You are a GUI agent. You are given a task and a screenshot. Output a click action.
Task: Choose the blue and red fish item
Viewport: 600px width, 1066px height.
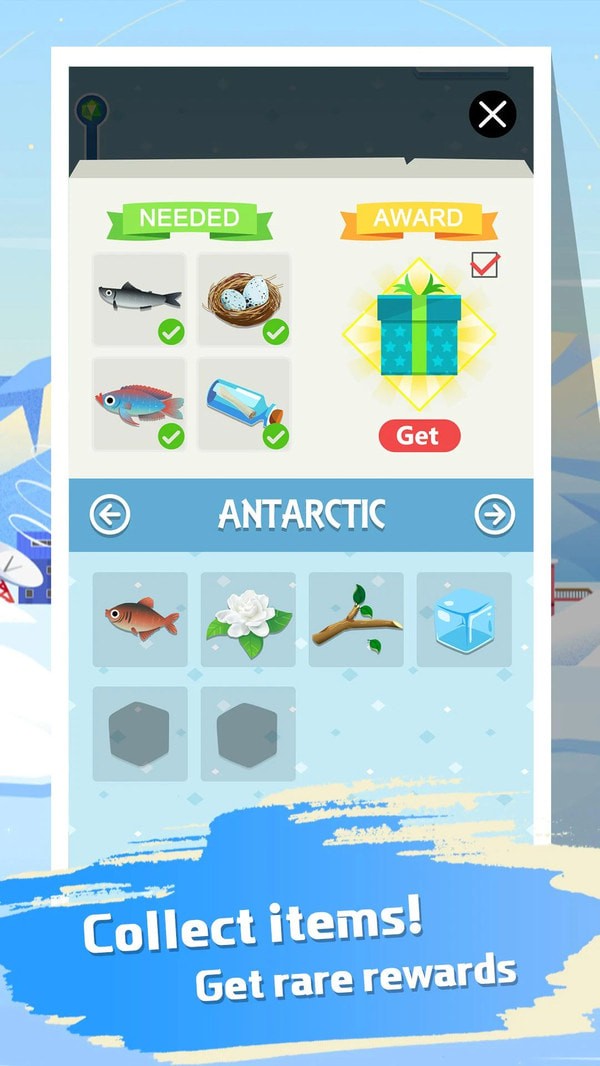point(139,404)
